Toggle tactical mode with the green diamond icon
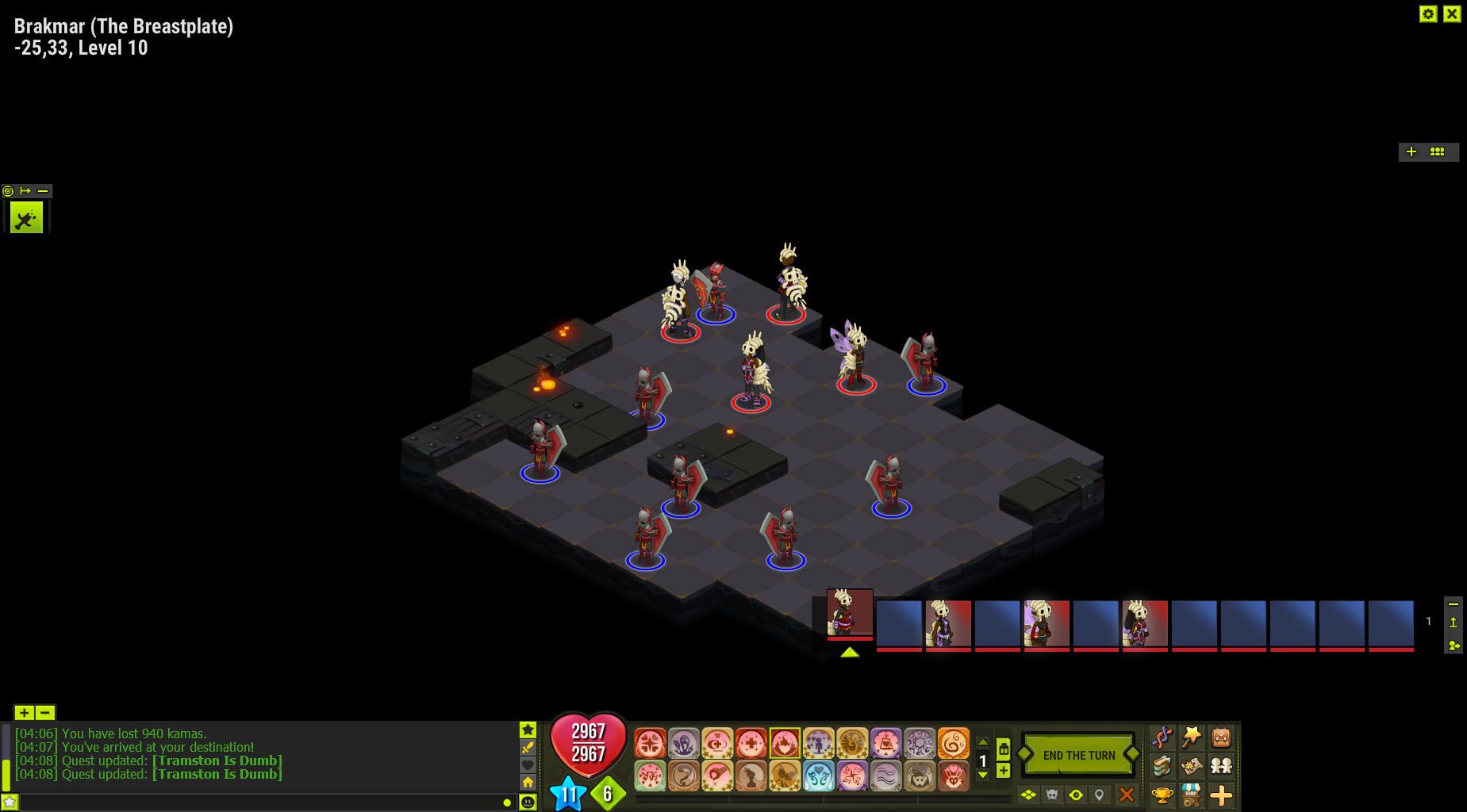The height and width of the screenshot is (812, 1467). [x=1028, y=795]
